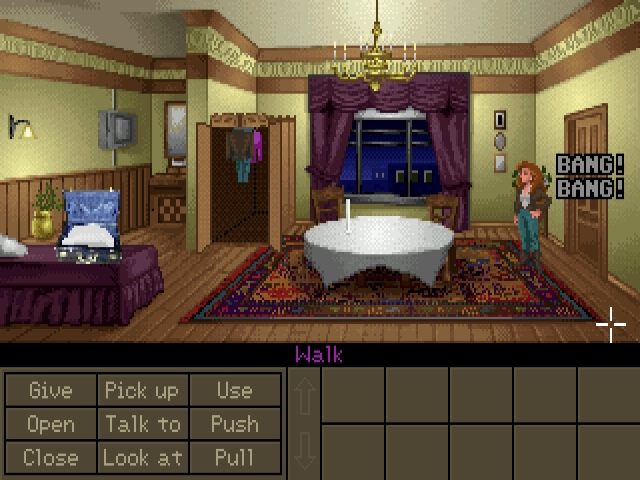Choose the Talk to verb
640x480 pixels.
pos(142,424)
